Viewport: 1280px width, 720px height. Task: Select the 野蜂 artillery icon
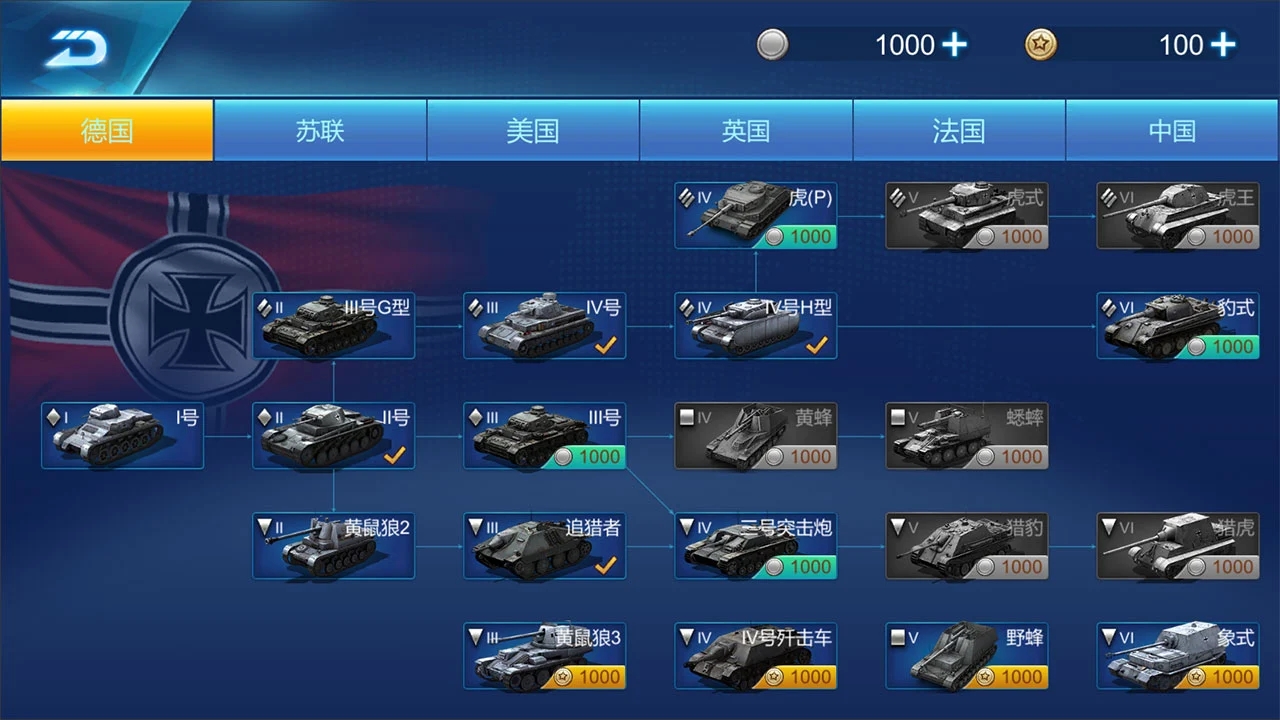966,656
